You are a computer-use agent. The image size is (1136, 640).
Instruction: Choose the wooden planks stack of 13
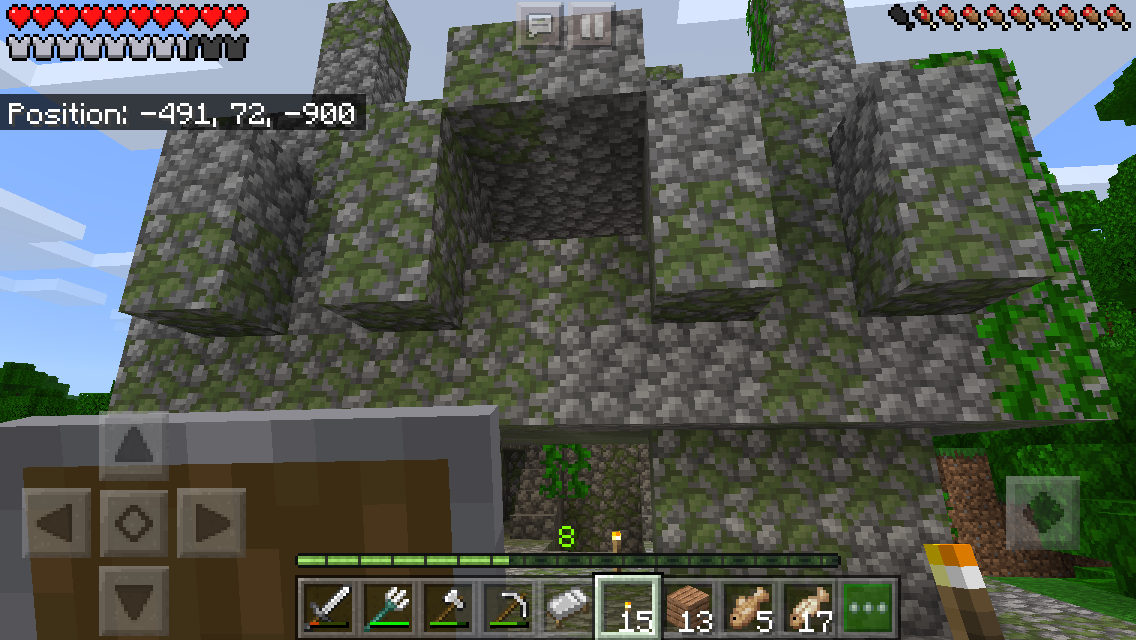tap(689, 605)
